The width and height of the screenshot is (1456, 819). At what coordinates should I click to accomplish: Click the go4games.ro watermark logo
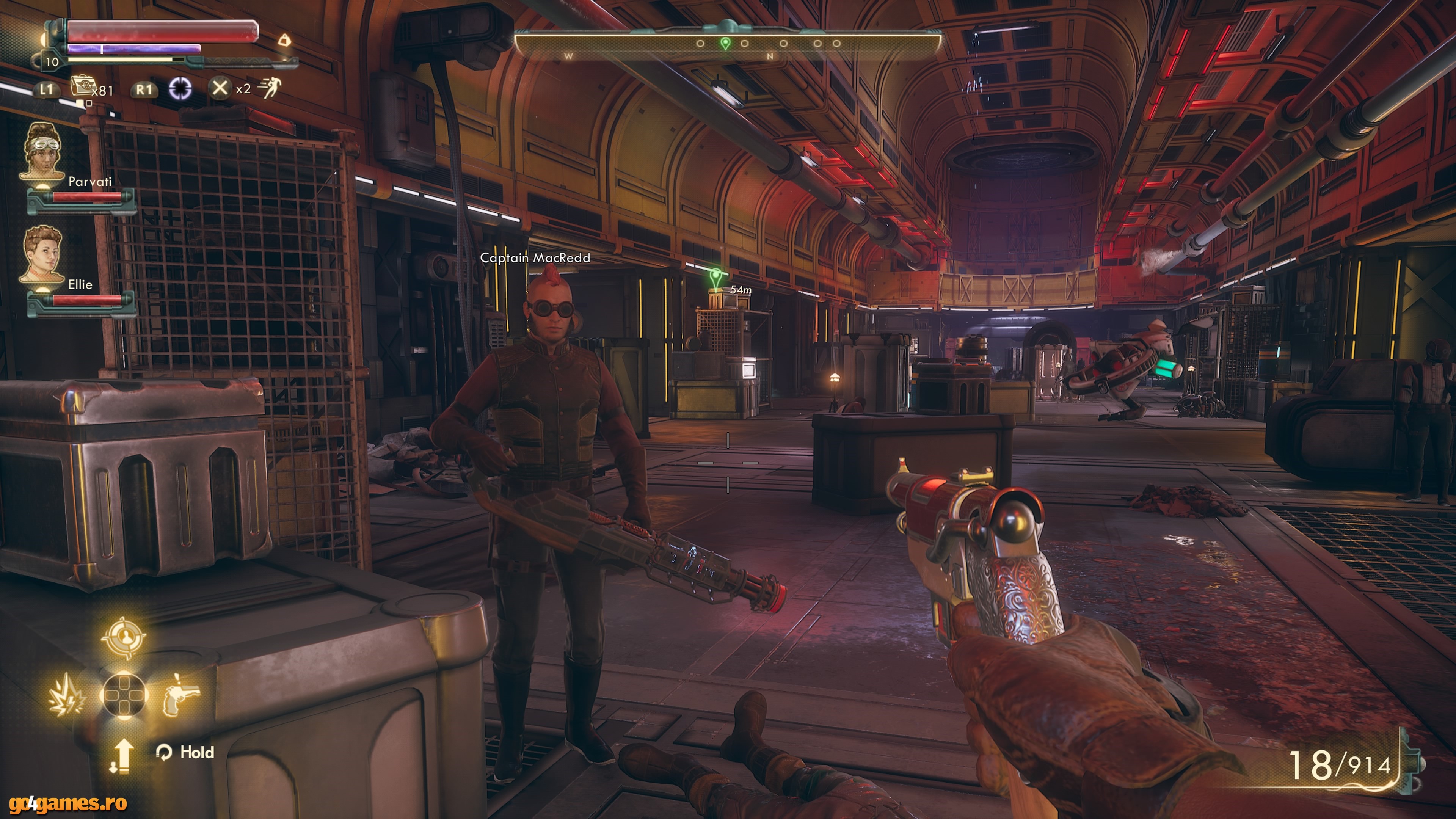(x=63, y=803)
